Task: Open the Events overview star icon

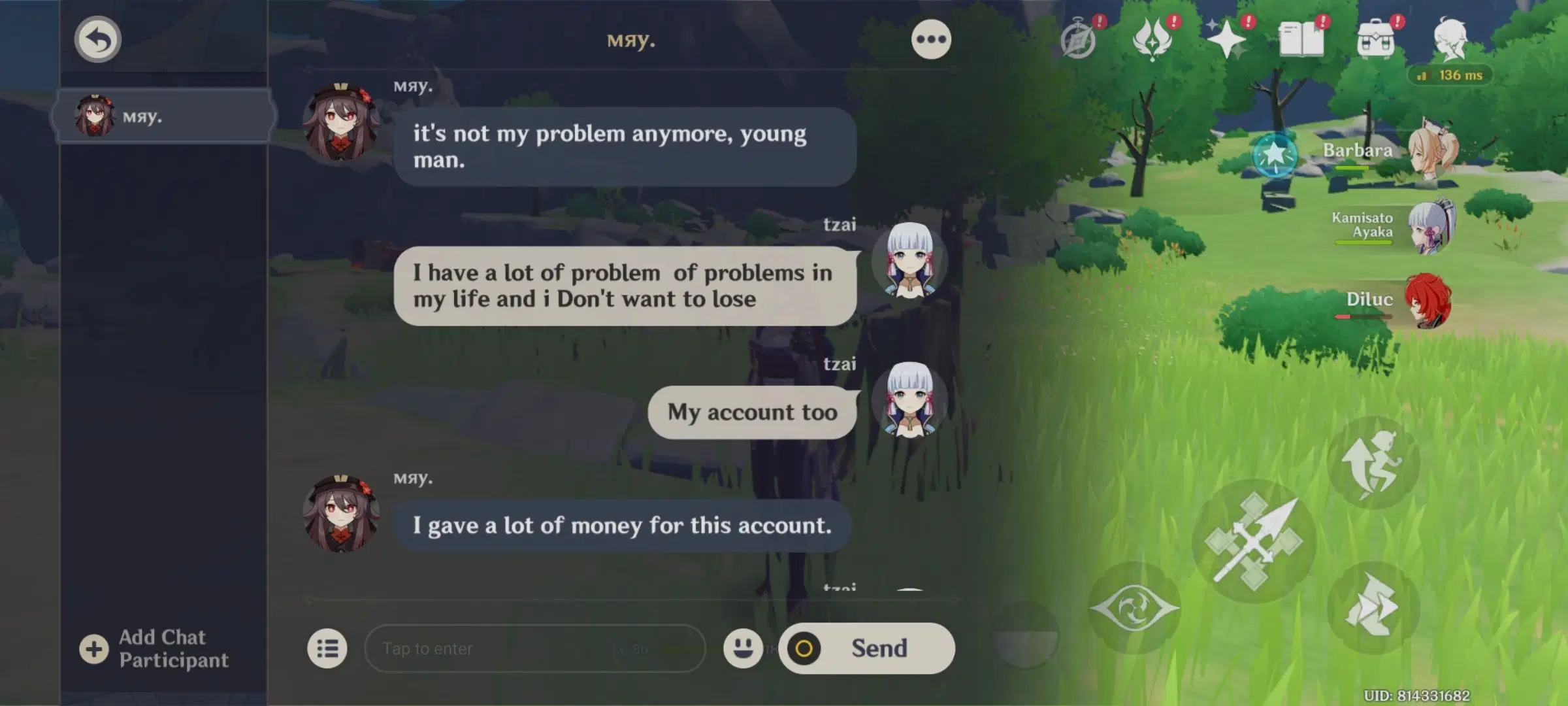Action: (1228, 39)
